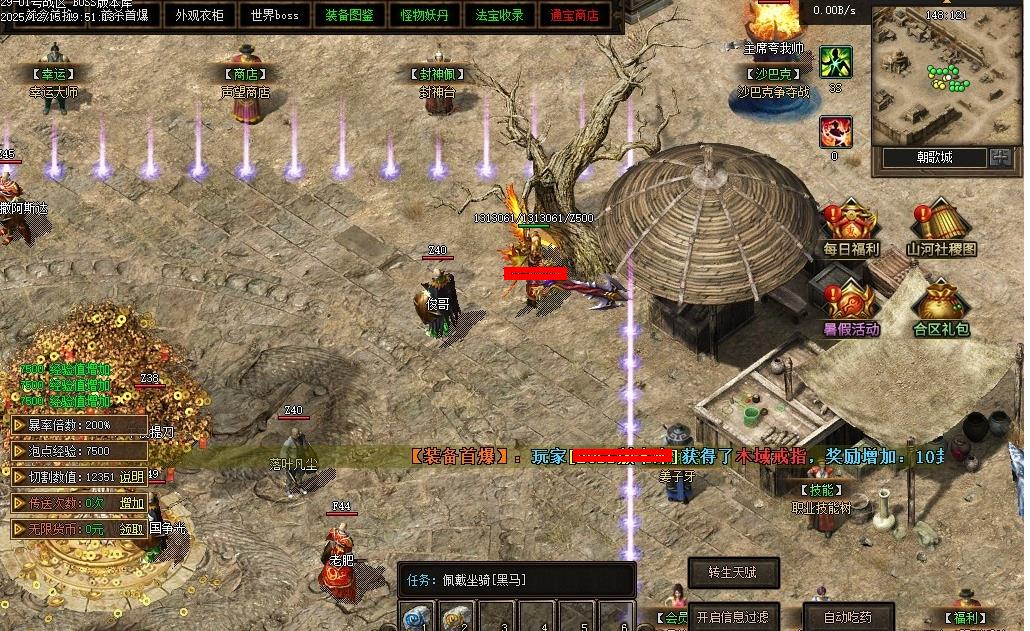Select the 装备图鉴 equipment codex button
1030x631 pixels.
pos(350,15)
